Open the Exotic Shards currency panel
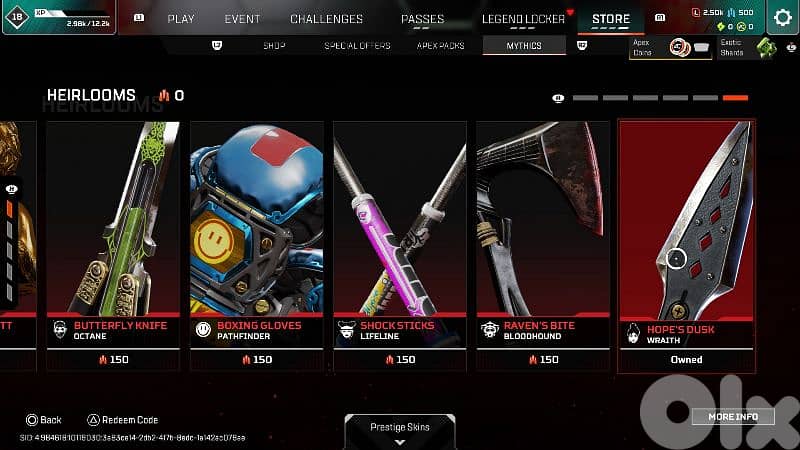 point(747,47)
